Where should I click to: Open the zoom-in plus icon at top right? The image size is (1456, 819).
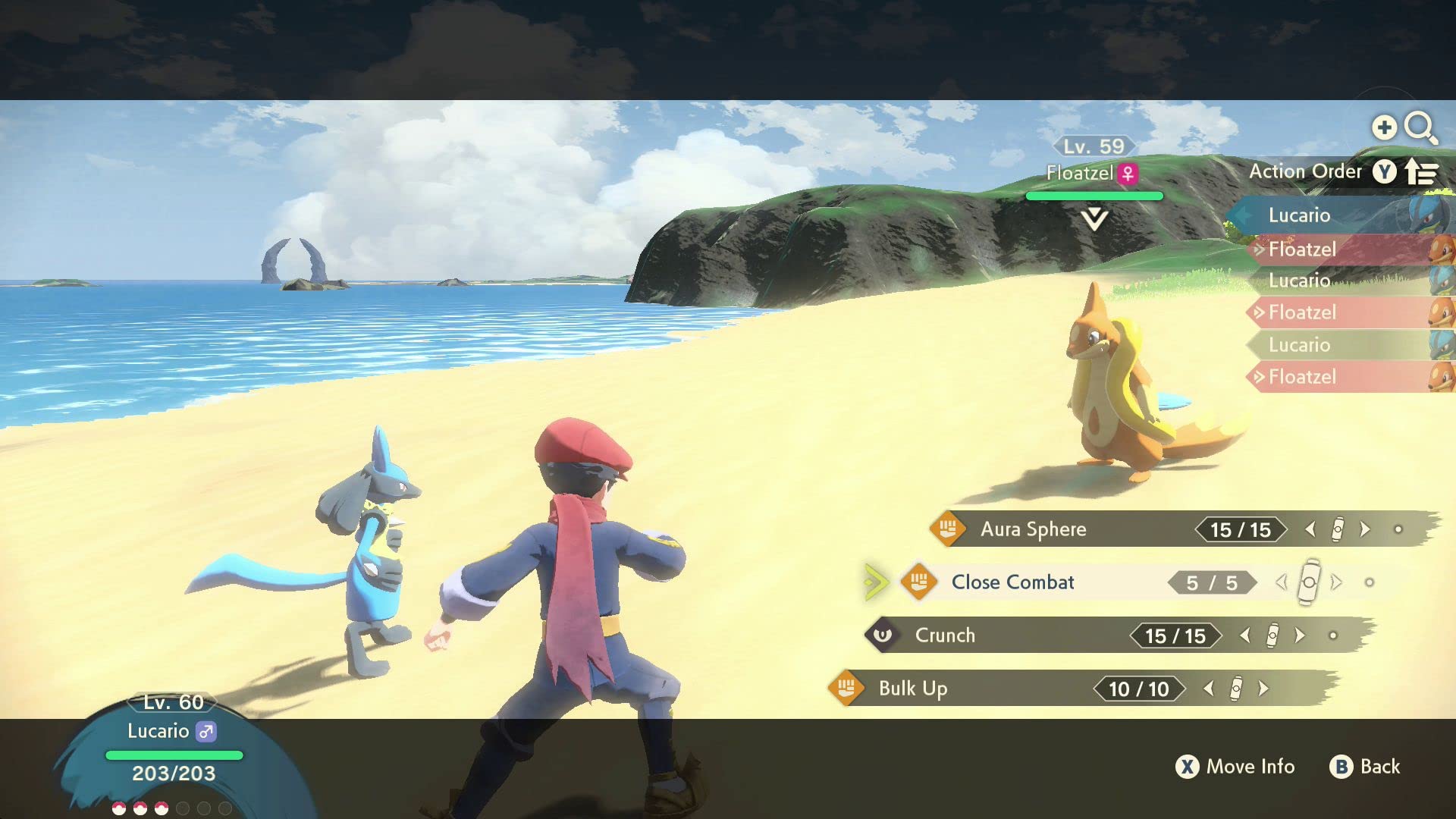[1385, 127]
